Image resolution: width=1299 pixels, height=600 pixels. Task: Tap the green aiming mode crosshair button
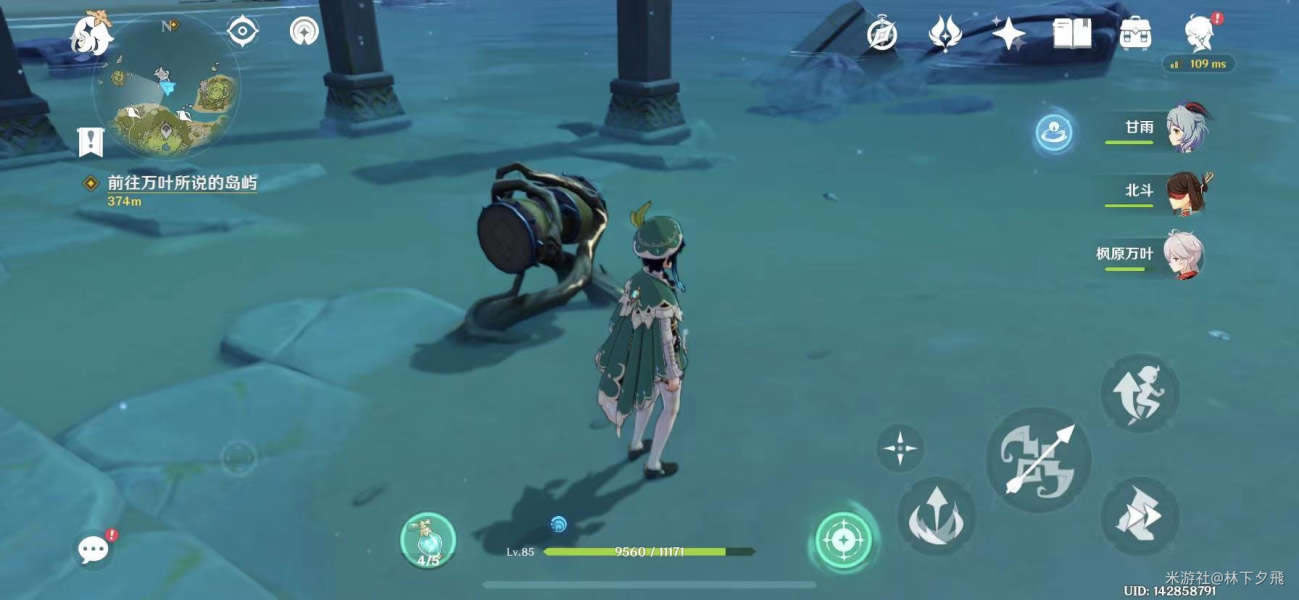843,541
